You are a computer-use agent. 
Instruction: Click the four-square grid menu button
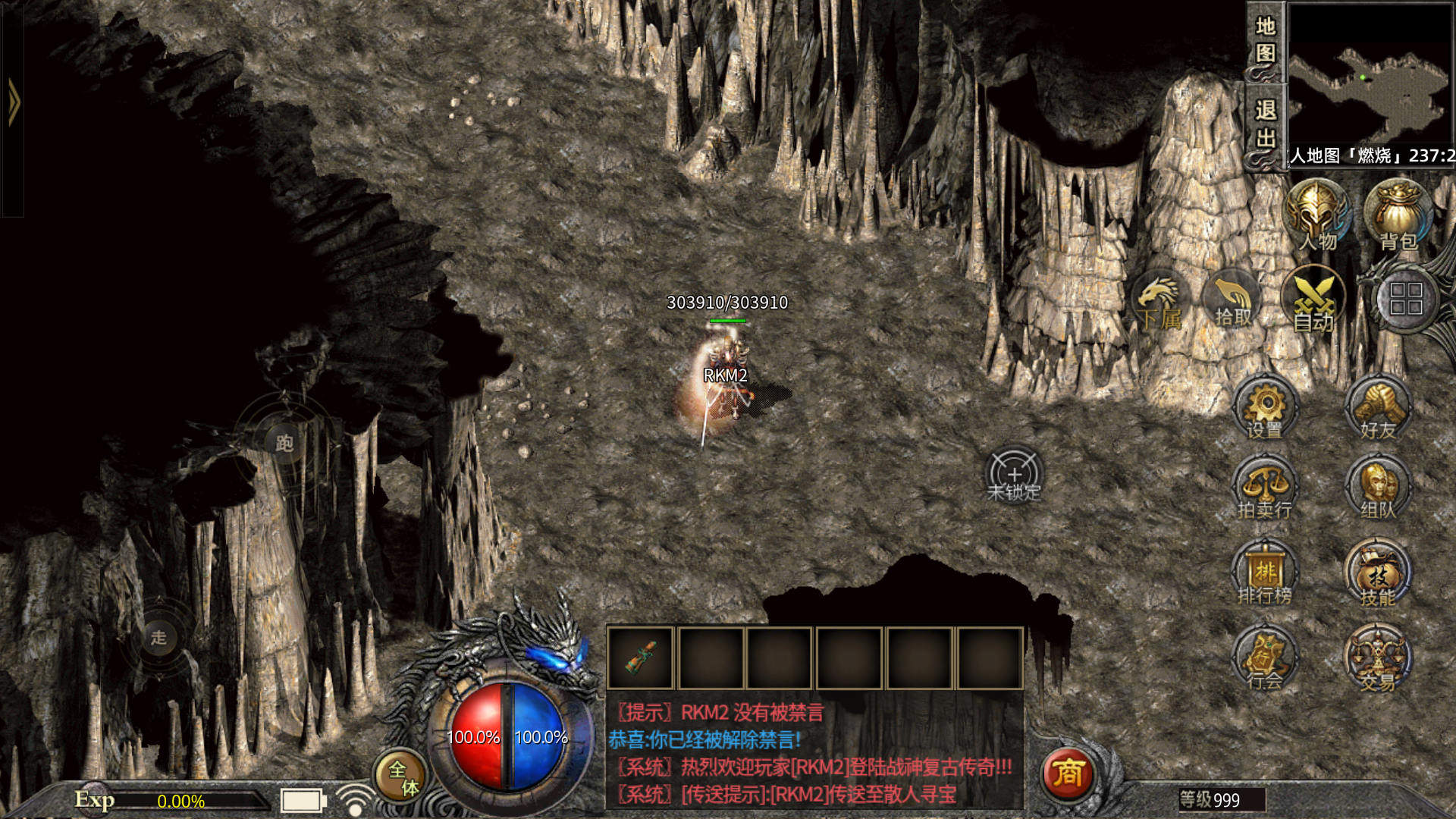coord(1405,299)
